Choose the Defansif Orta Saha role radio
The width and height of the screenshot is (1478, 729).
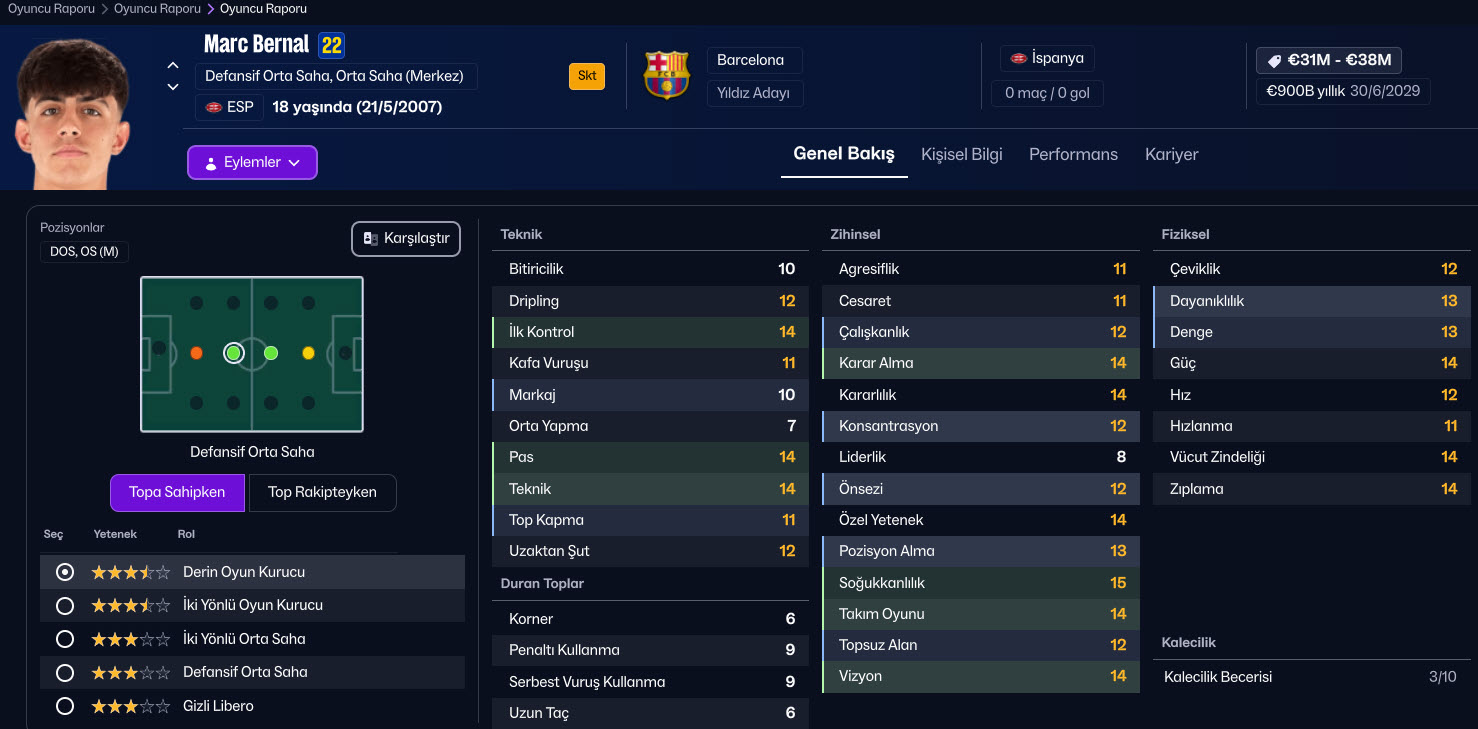point(65,672)
